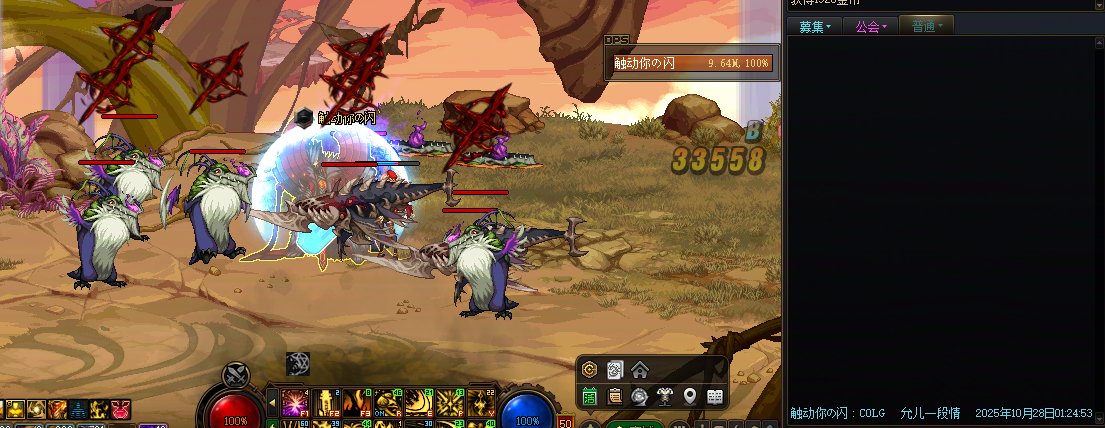
Task: Select the DPS meter row for 触动你の闪
Action: pyautogui.click(x=693, y=63)
